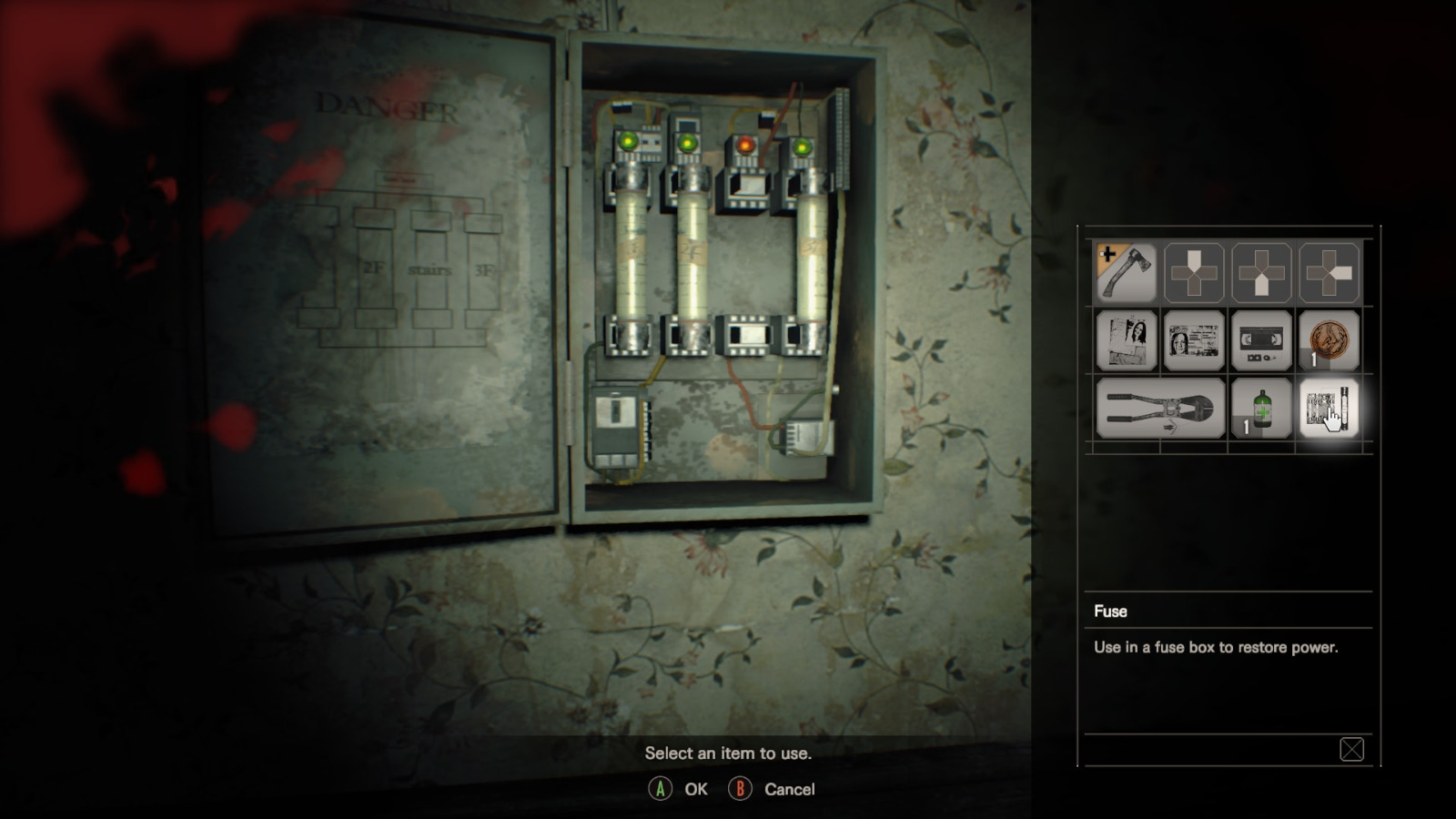The height and width of the screenshot is (819, 1456).
Task: Use the highlighted Fuse item
Action: (1329, 409)
